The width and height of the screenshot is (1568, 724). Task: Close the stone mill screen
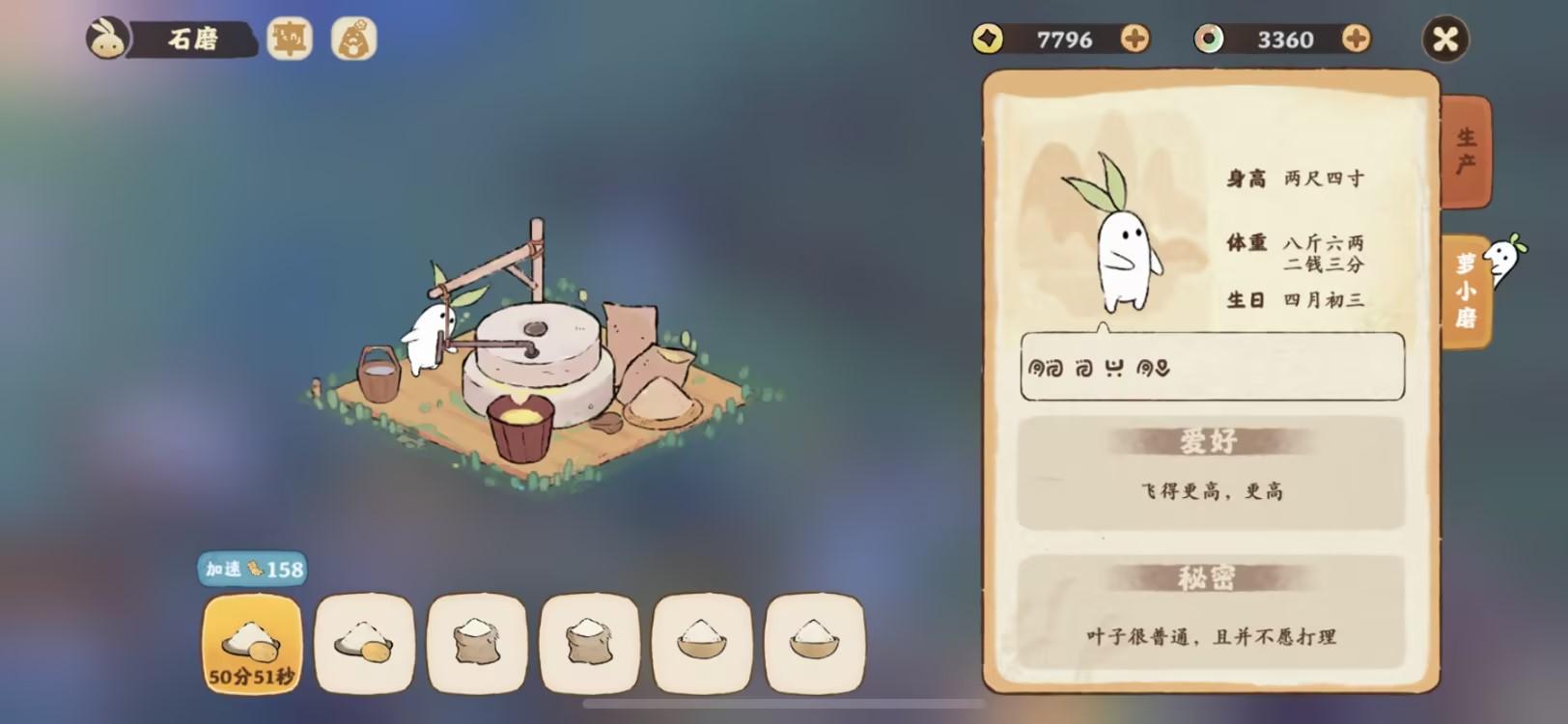click(x=1445, y=40)
